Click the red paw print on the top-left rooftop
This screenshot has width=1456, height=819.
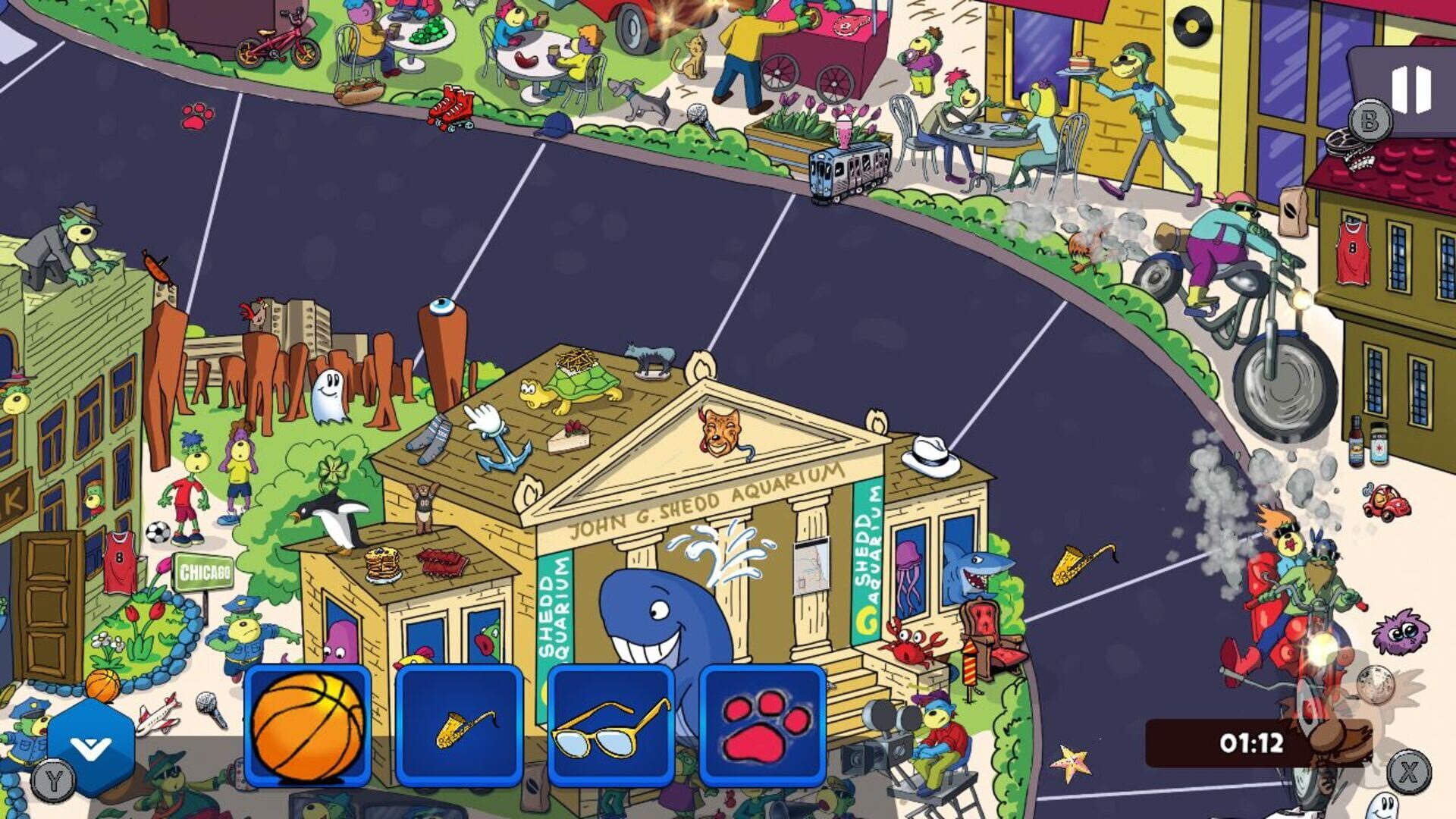click(197, 118)
